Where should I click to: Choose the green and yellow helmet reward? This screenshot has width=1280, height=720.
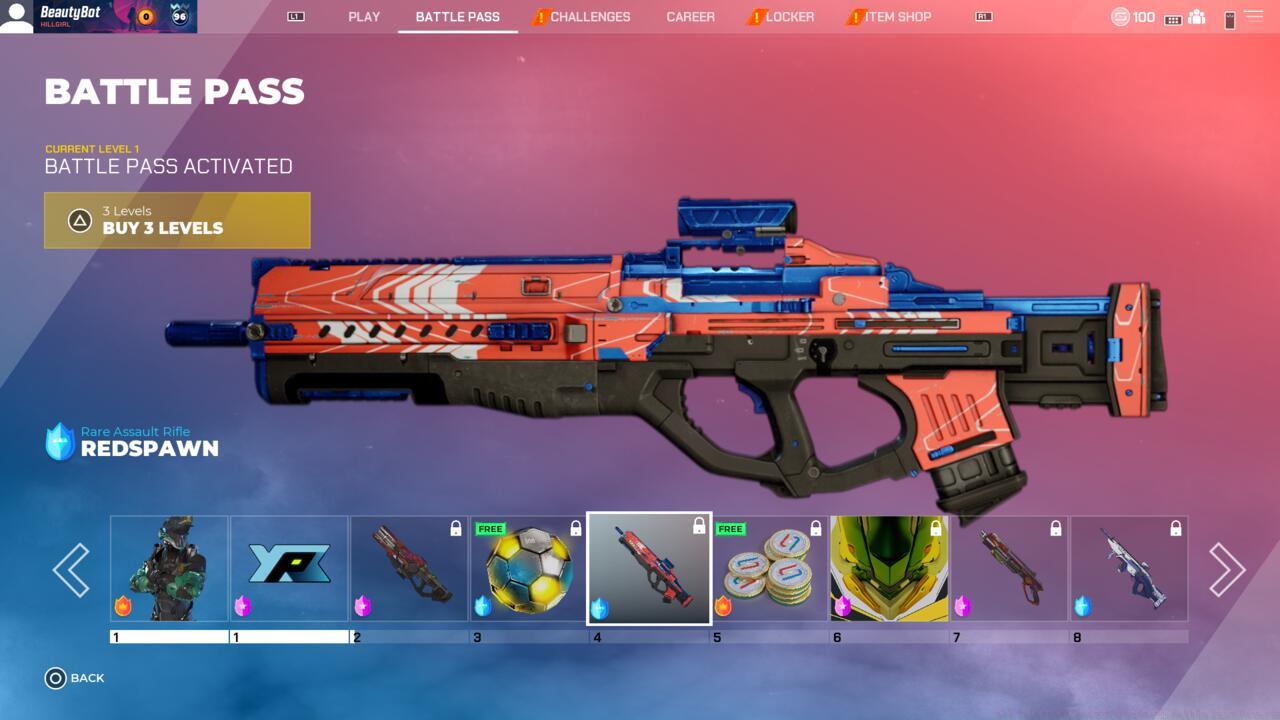tap(889, 568)
